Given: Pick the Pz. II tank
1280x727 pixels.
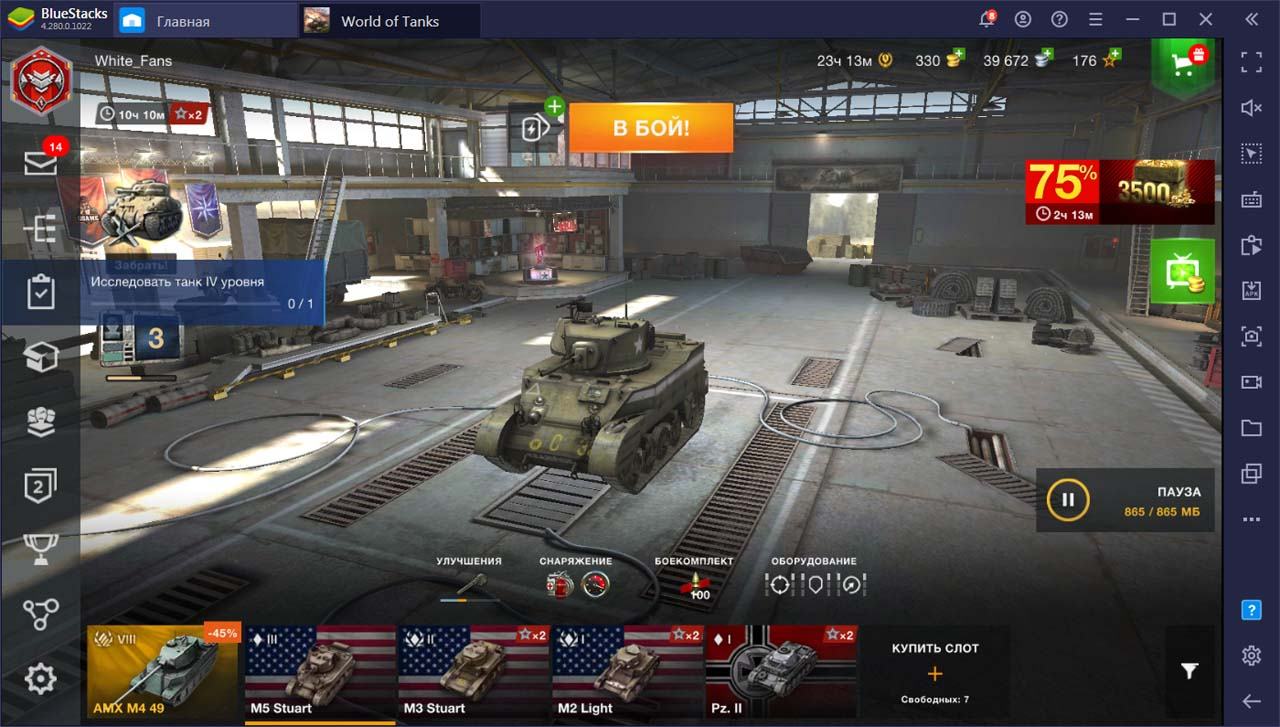Looking at the screenshot, I should click(x=781, y=673).
